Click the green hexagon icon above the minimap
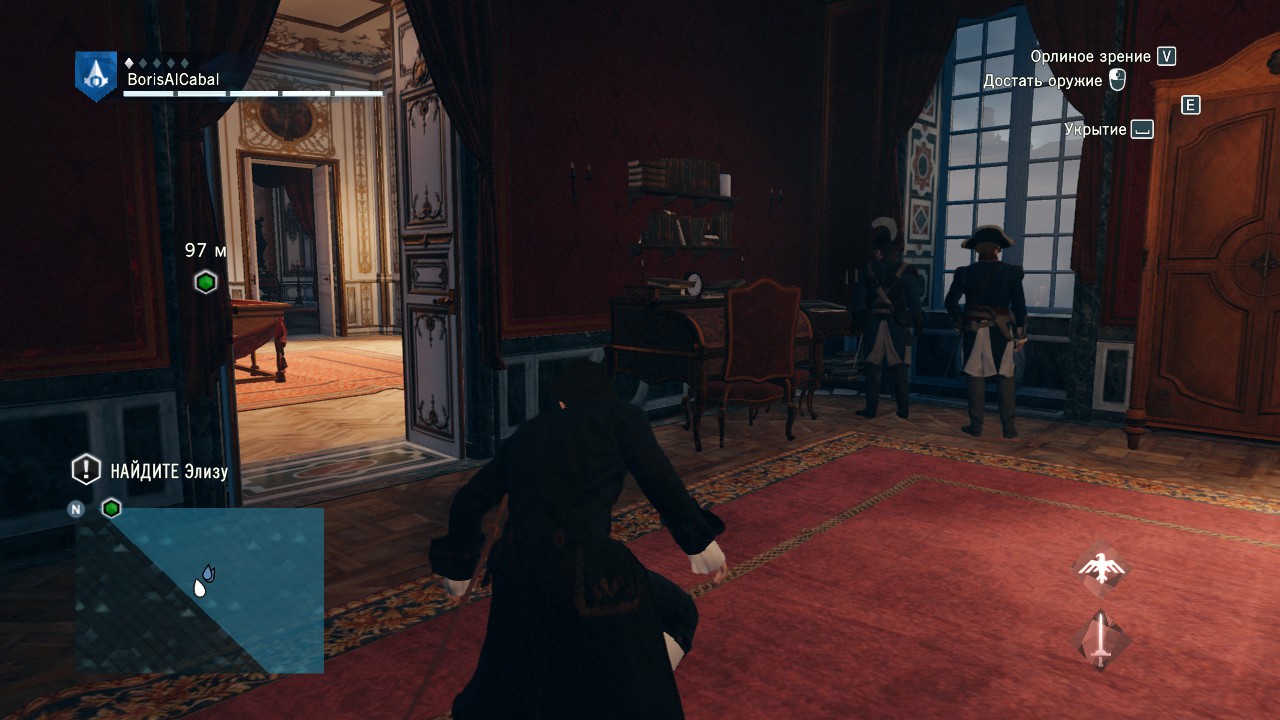Image resolution: width=1280 pixels, height=720 pixels. [x=110, y=508]
